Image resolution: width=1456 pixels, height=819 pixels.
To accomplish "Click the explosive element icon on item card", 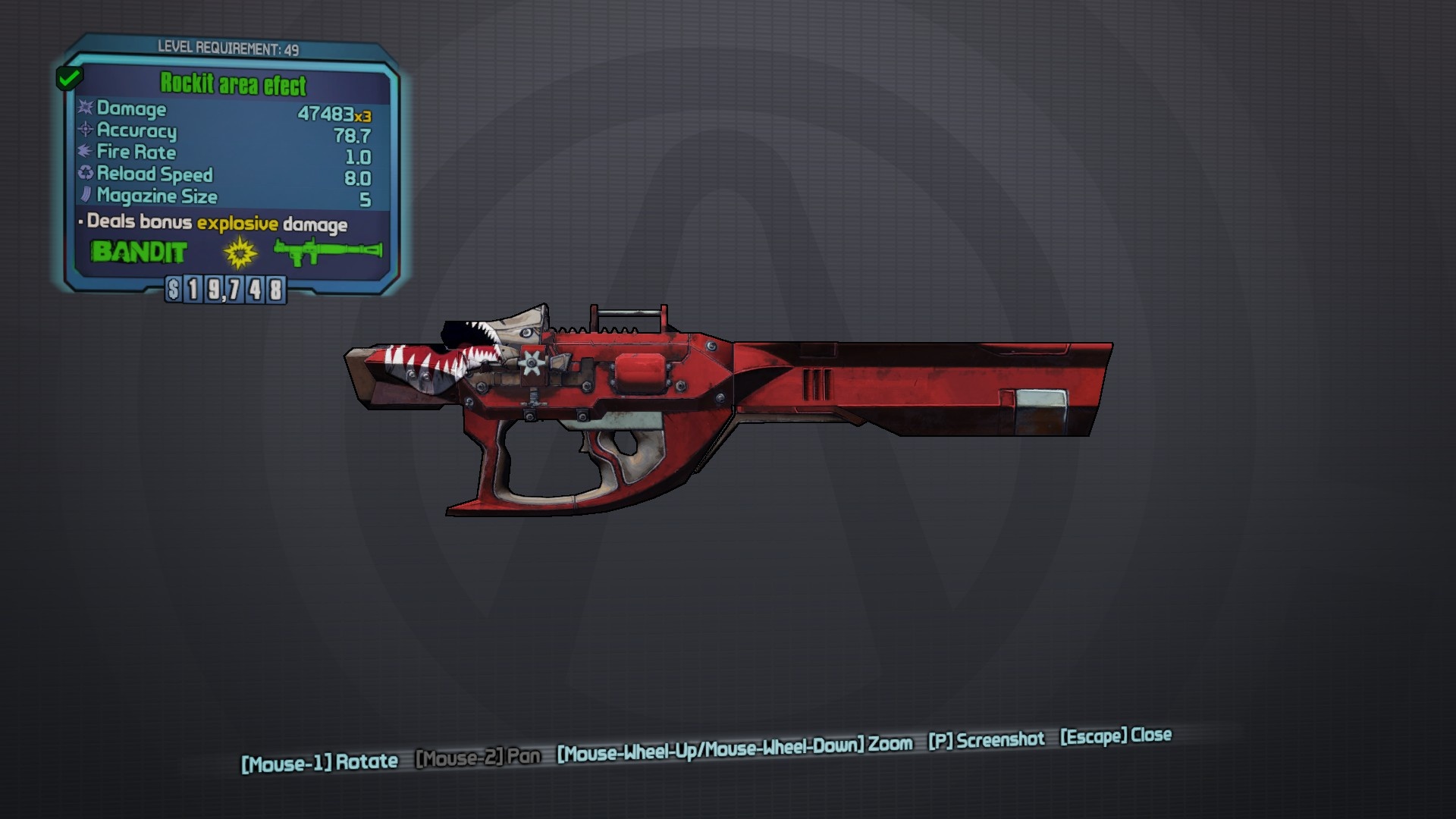I will tap(240, 253).
